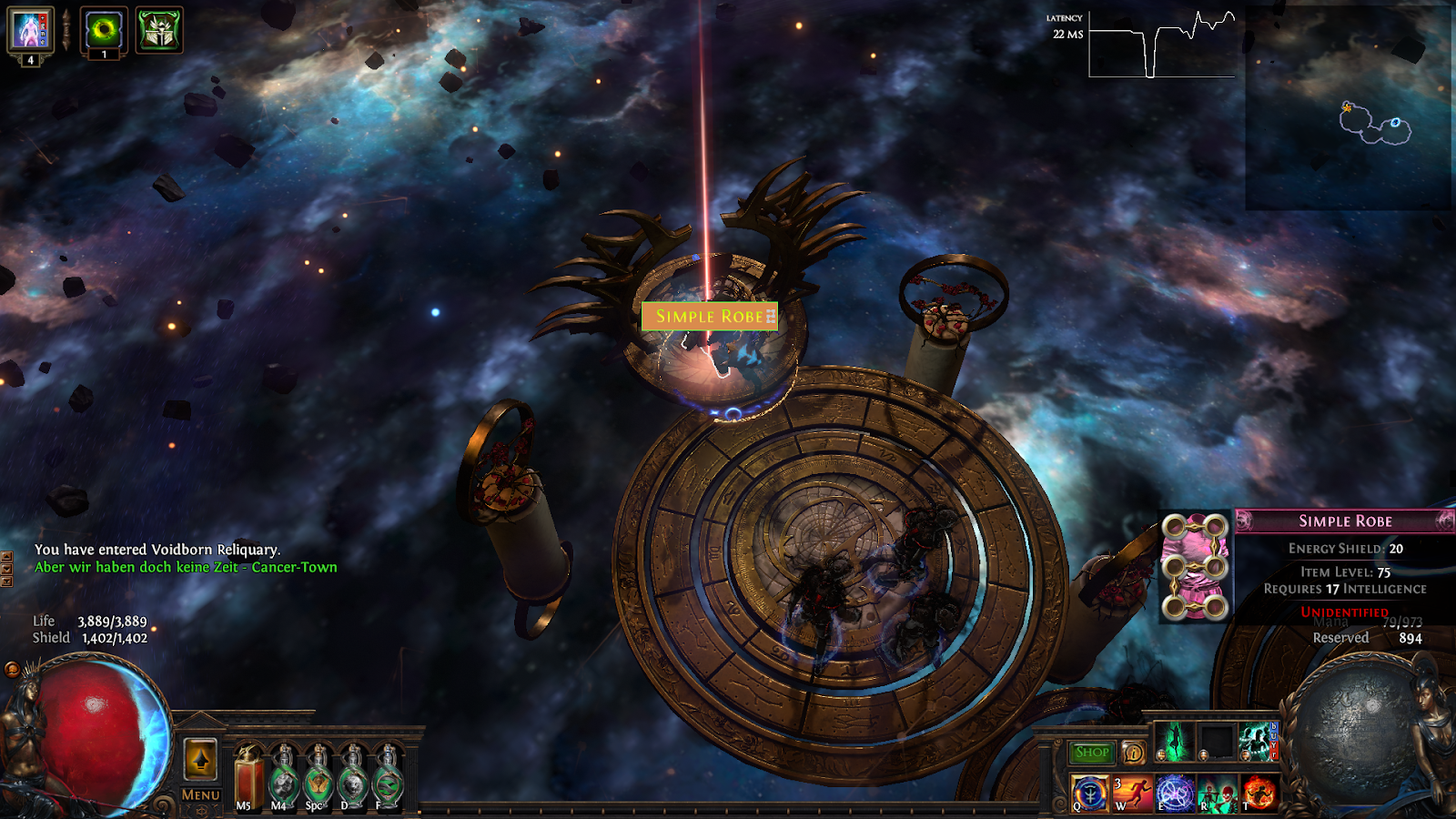This screenshot has width=1456, height=819.
Task: Activate the running figure dash skill
Action: coord(1132,794)
